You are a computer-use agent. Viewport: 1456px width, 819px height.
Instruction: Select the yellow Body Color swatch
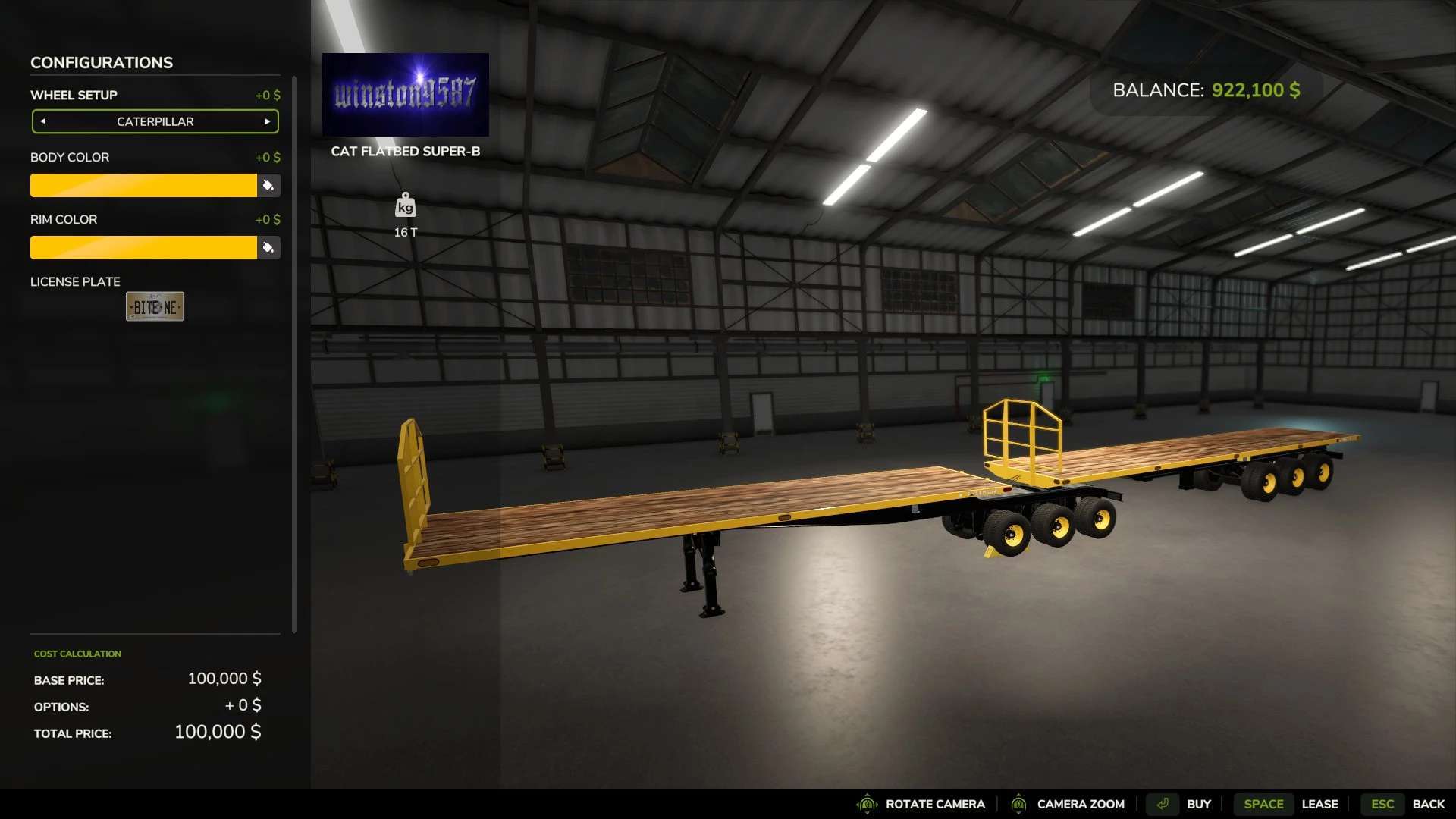click(144, 185)
